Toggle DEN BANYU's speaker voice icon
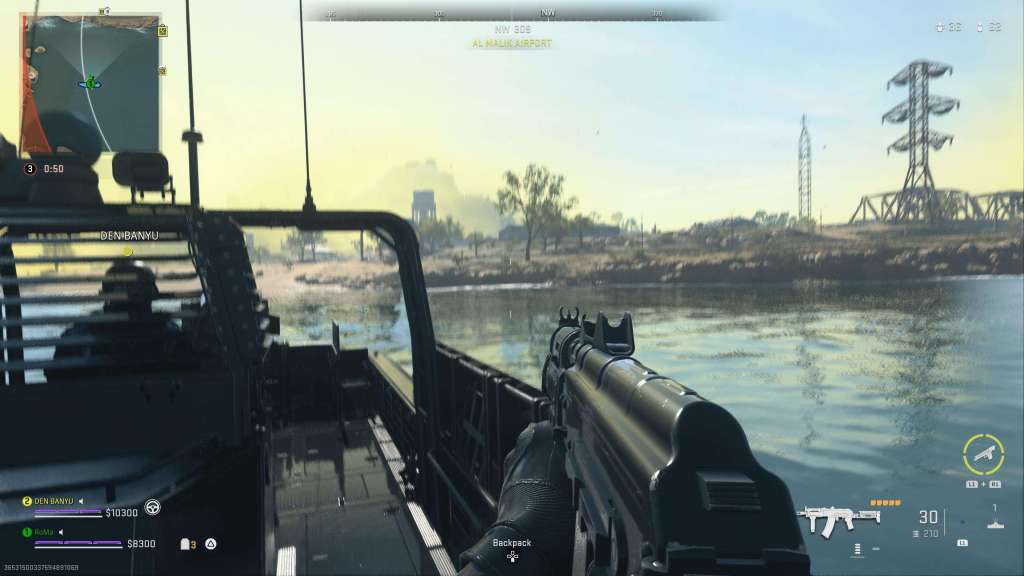Screen dimensions: 1024x576 [82, 500]
